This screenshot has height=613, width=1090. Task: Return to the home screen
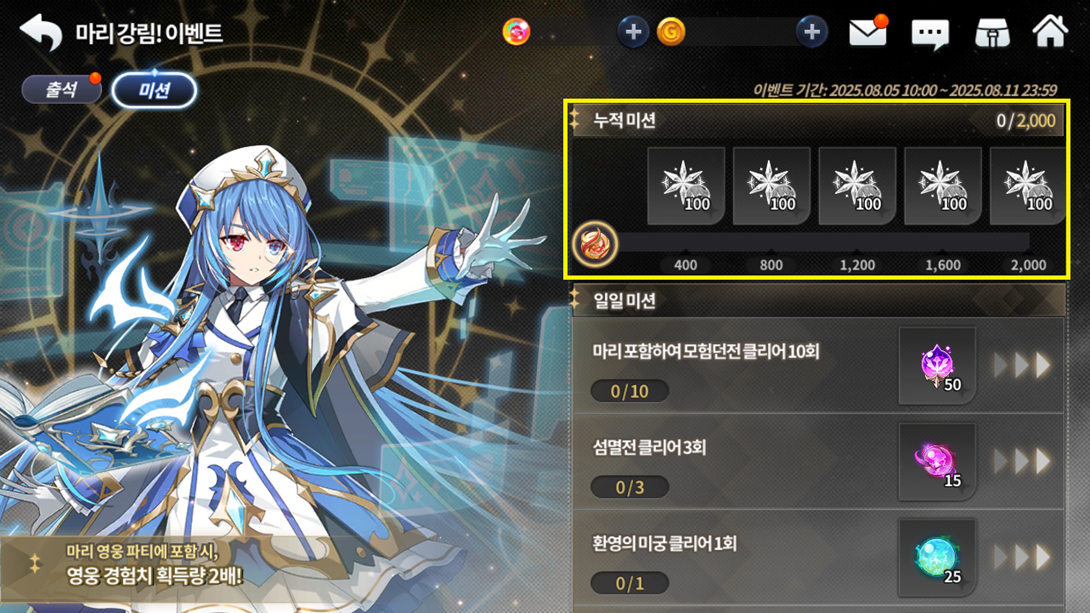1050,32
